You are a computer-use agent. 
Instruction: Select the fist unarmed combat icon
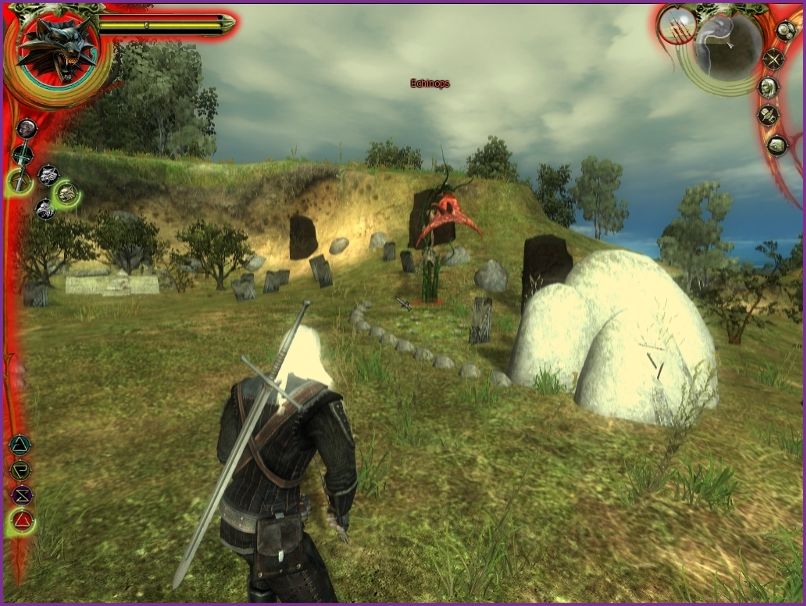(x=27, y=128)
